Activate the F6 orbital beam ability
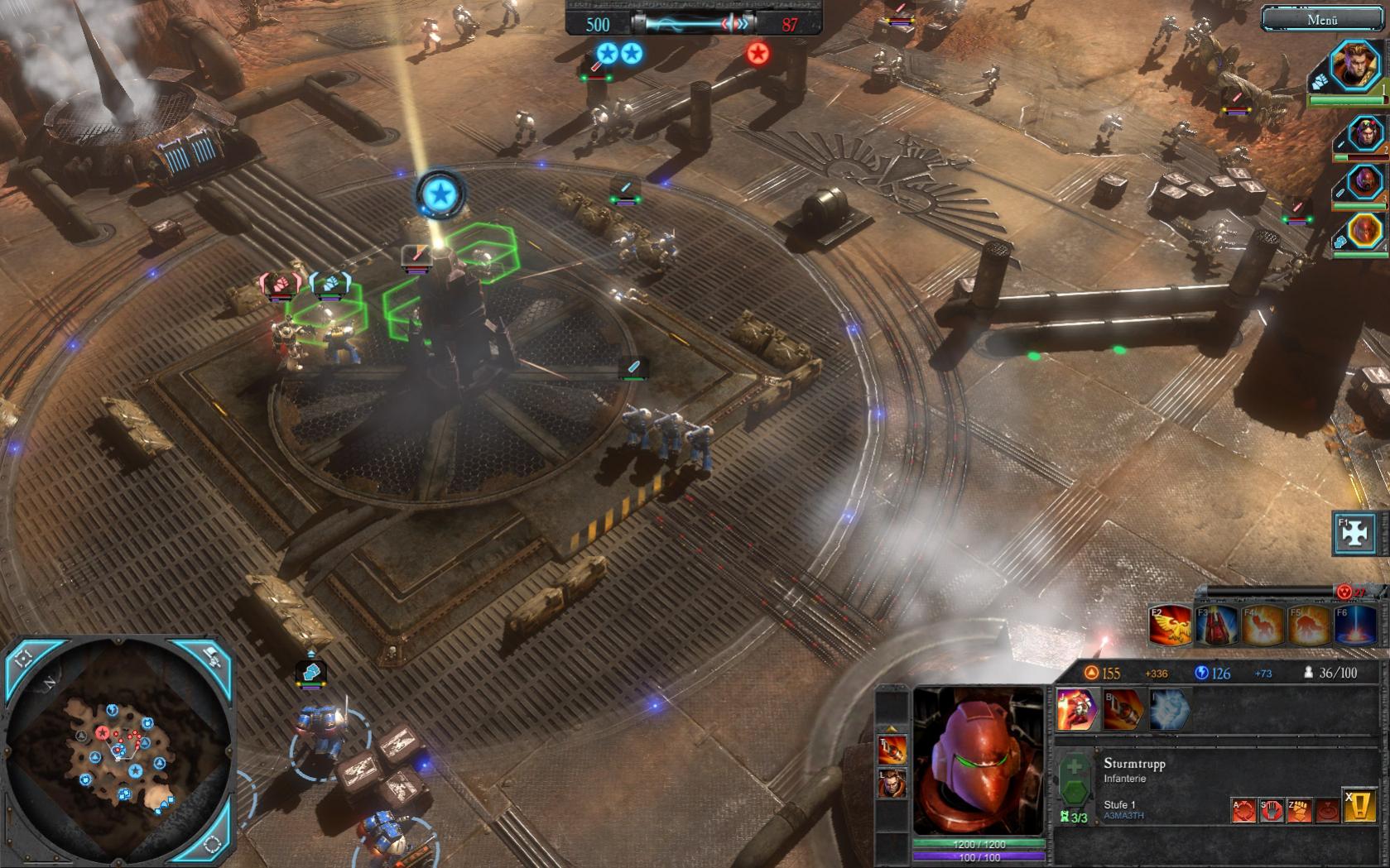 (x=1353, y=626)
